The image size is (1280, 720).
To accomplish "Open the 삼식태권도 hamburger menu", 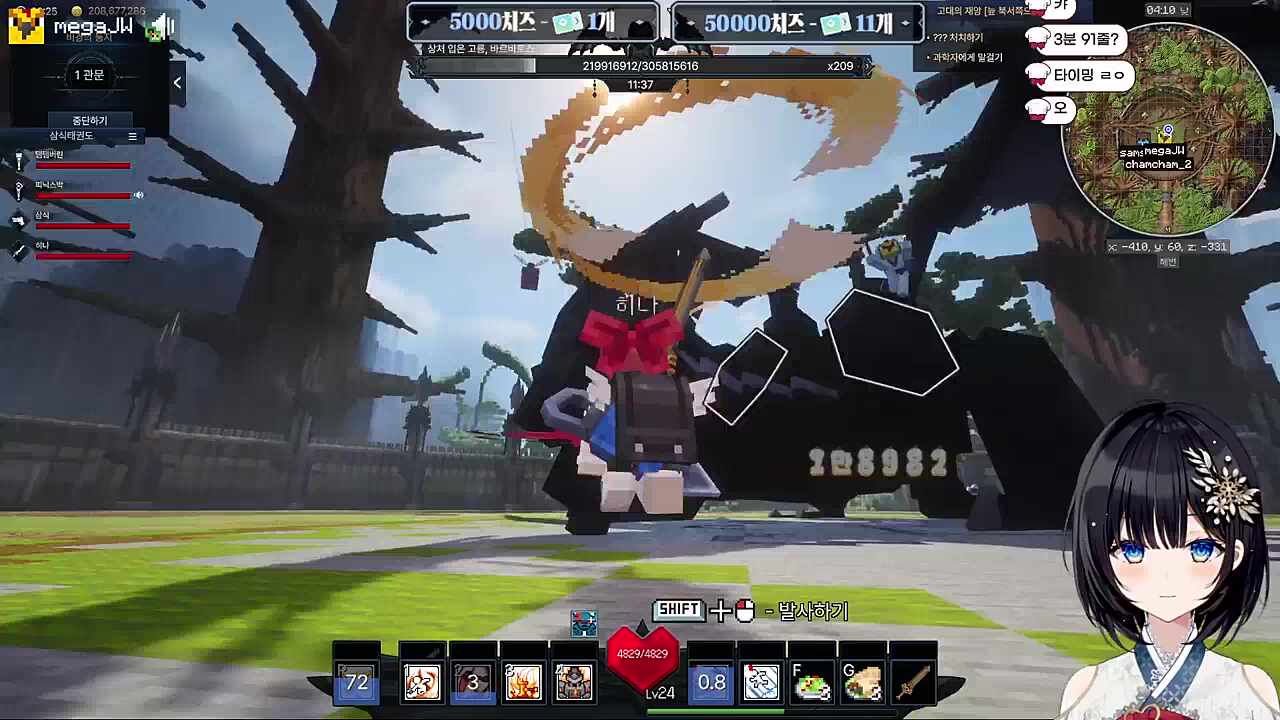I will [131, 136].
